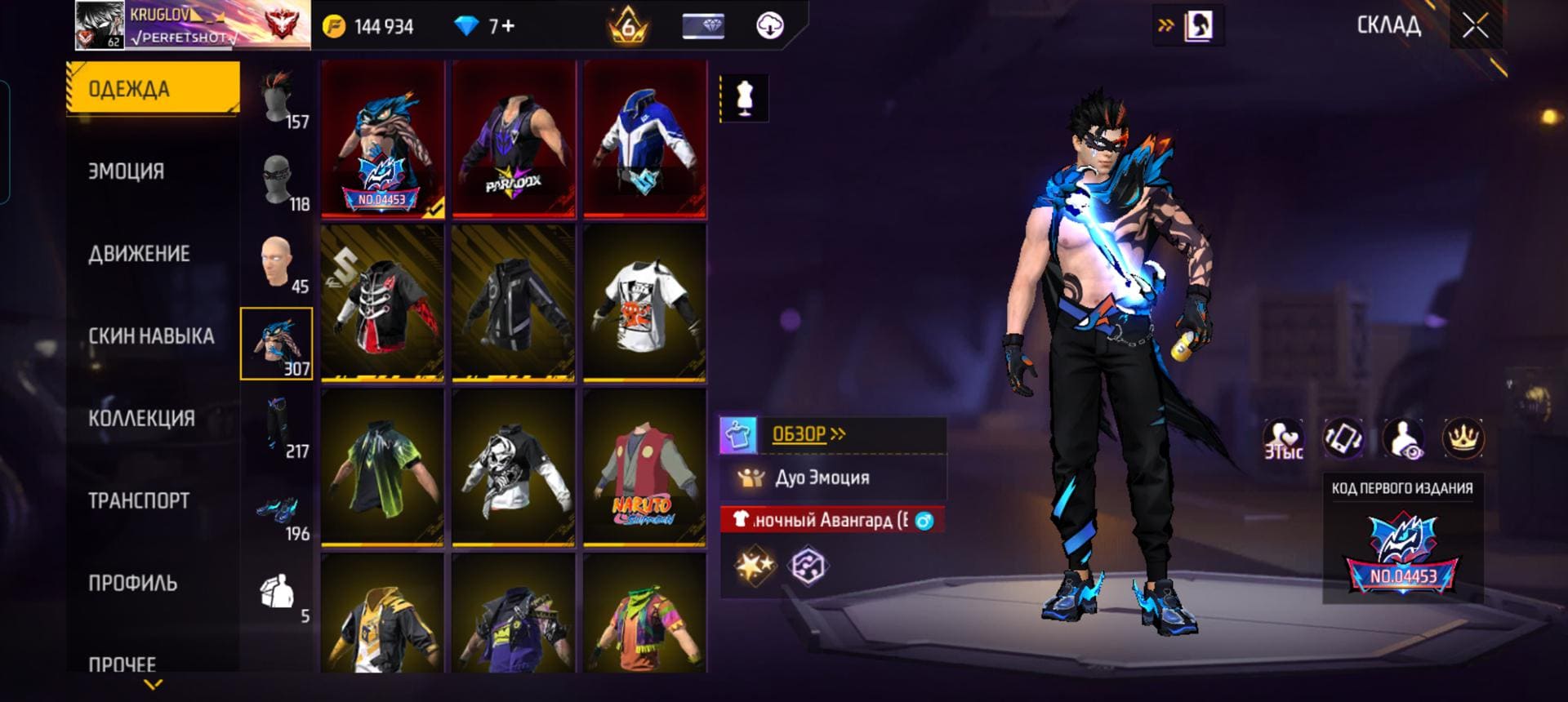Select the Naruto Shippuden red vest
Viewport: 1568px width, 702px height.
[644, 467]
